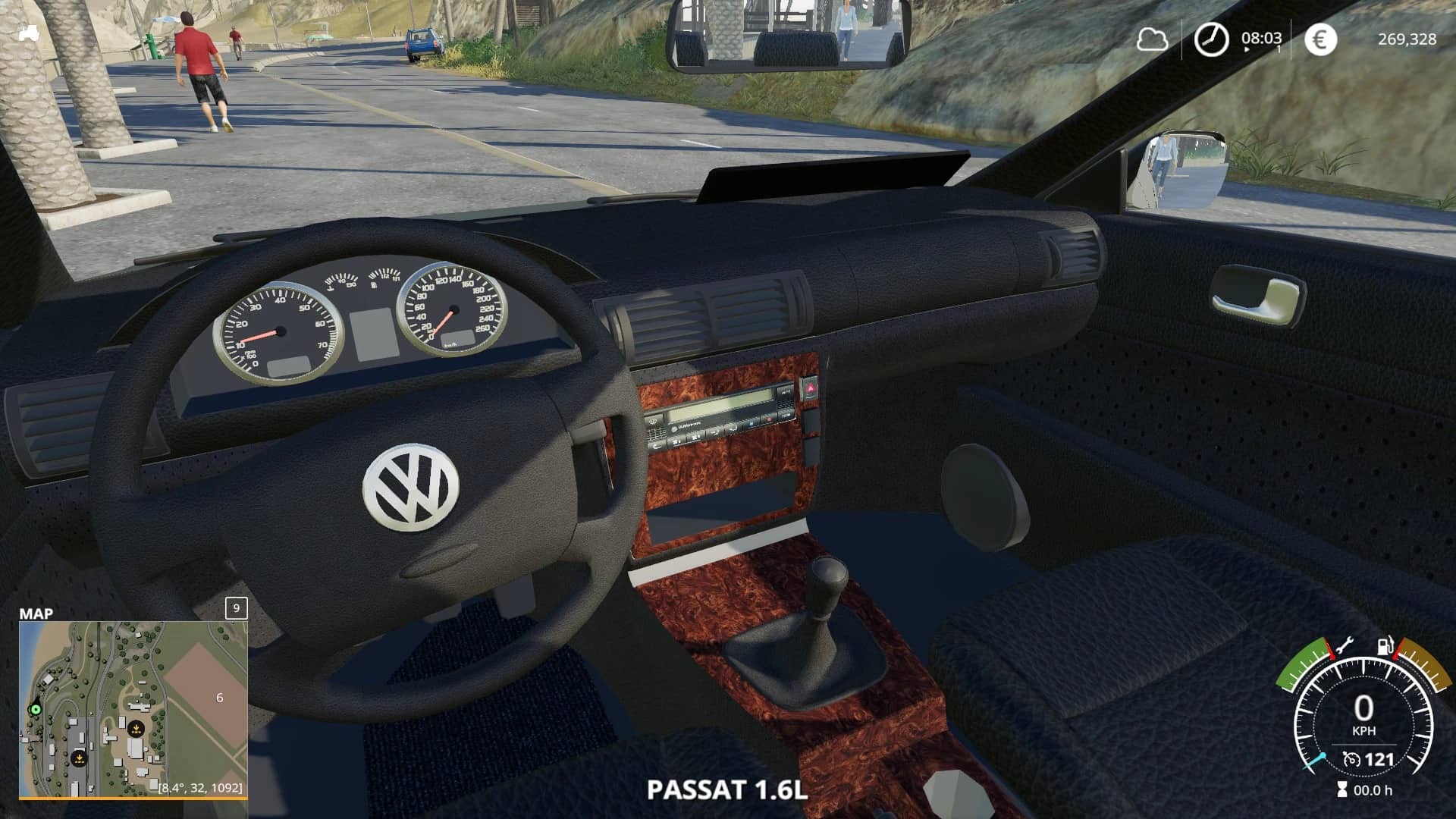Click the tractor icon in the corner

(30, 33)
